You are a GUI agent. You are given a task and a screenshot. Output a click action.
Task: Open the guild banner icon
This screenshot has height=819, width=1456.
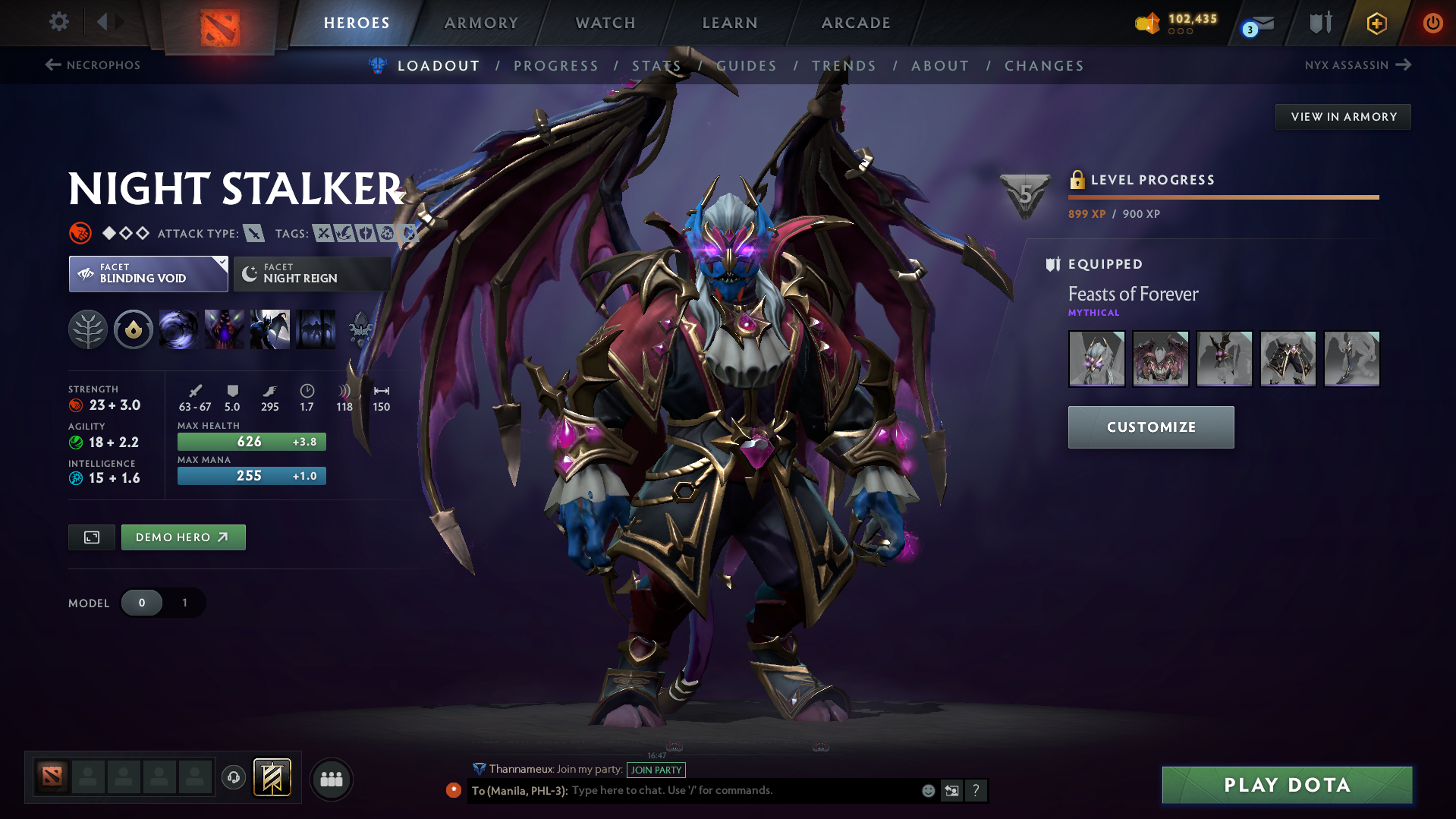tap(272, 778)
